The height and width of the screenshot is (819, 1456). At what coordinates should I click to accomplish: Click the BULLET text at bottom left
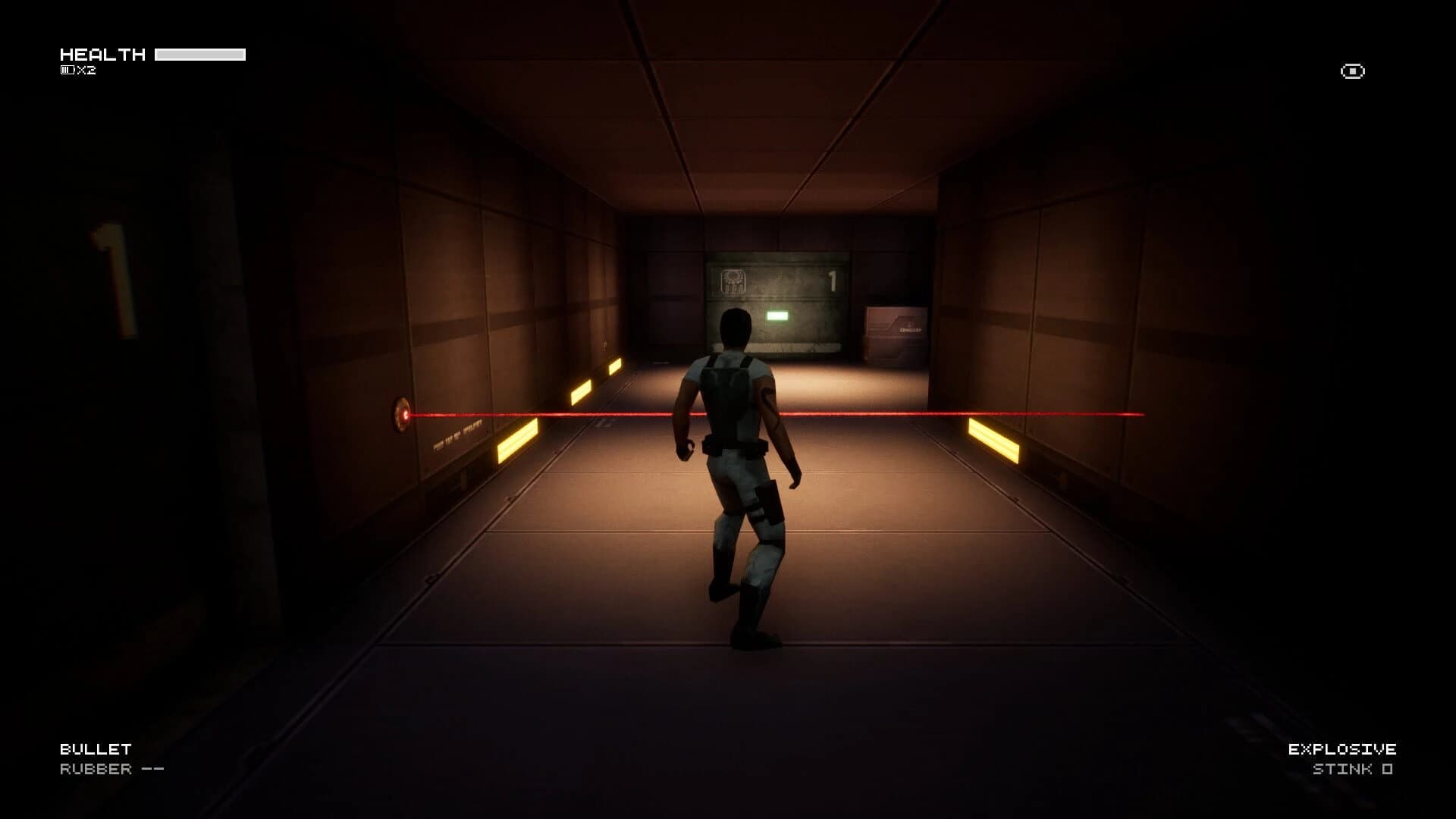click(x=95, y=748)
